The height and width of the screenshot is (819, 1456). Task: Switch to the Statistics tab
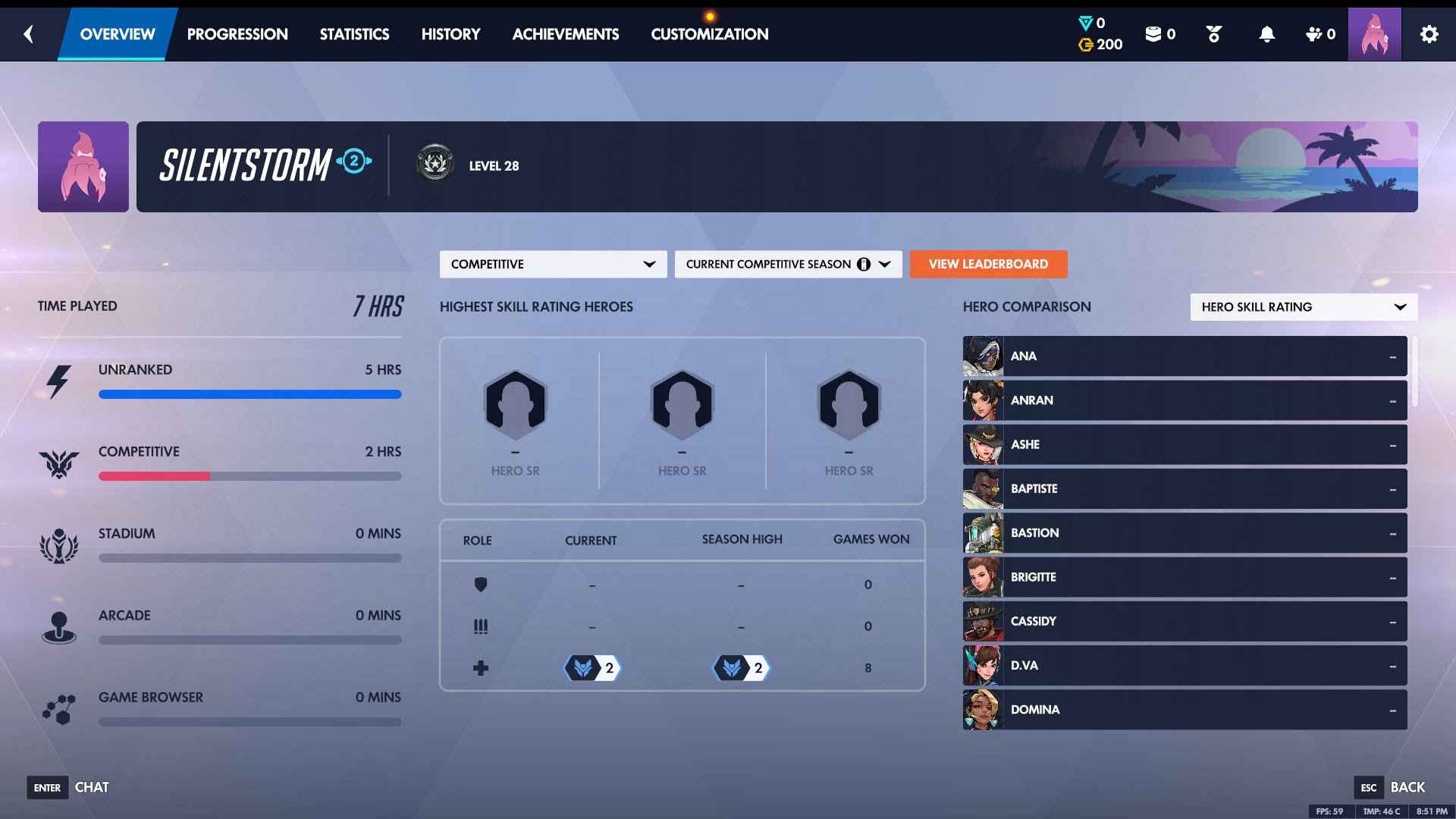click(x=355, y=34)
